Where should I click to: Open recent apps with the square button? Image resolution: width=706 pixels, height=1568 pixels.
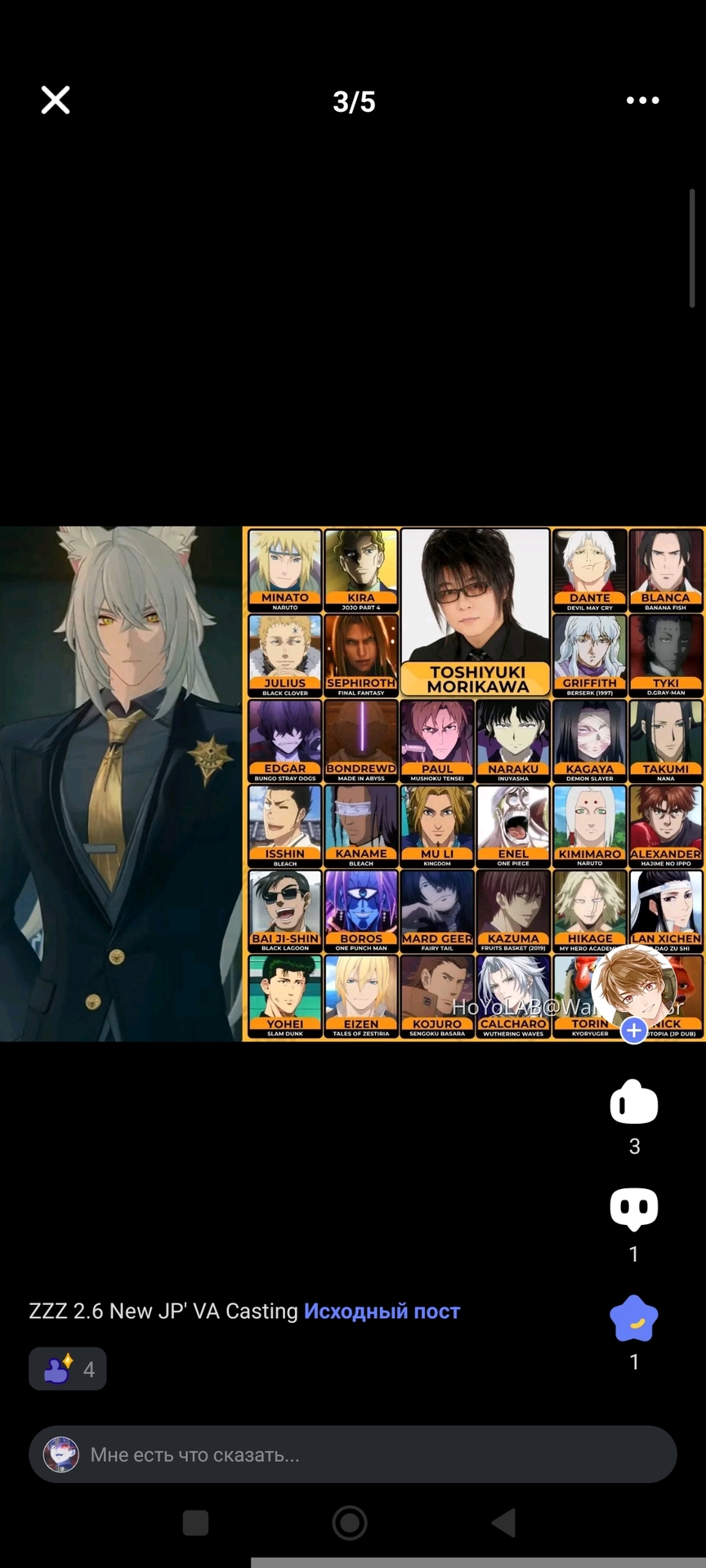coord(195,1523)
